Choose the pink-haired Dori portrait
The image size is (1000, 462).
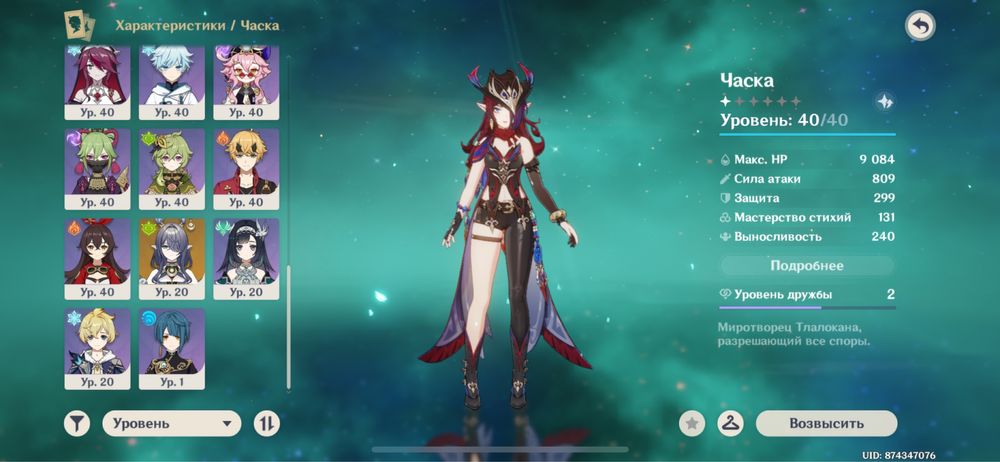click(x=246, y=80)
